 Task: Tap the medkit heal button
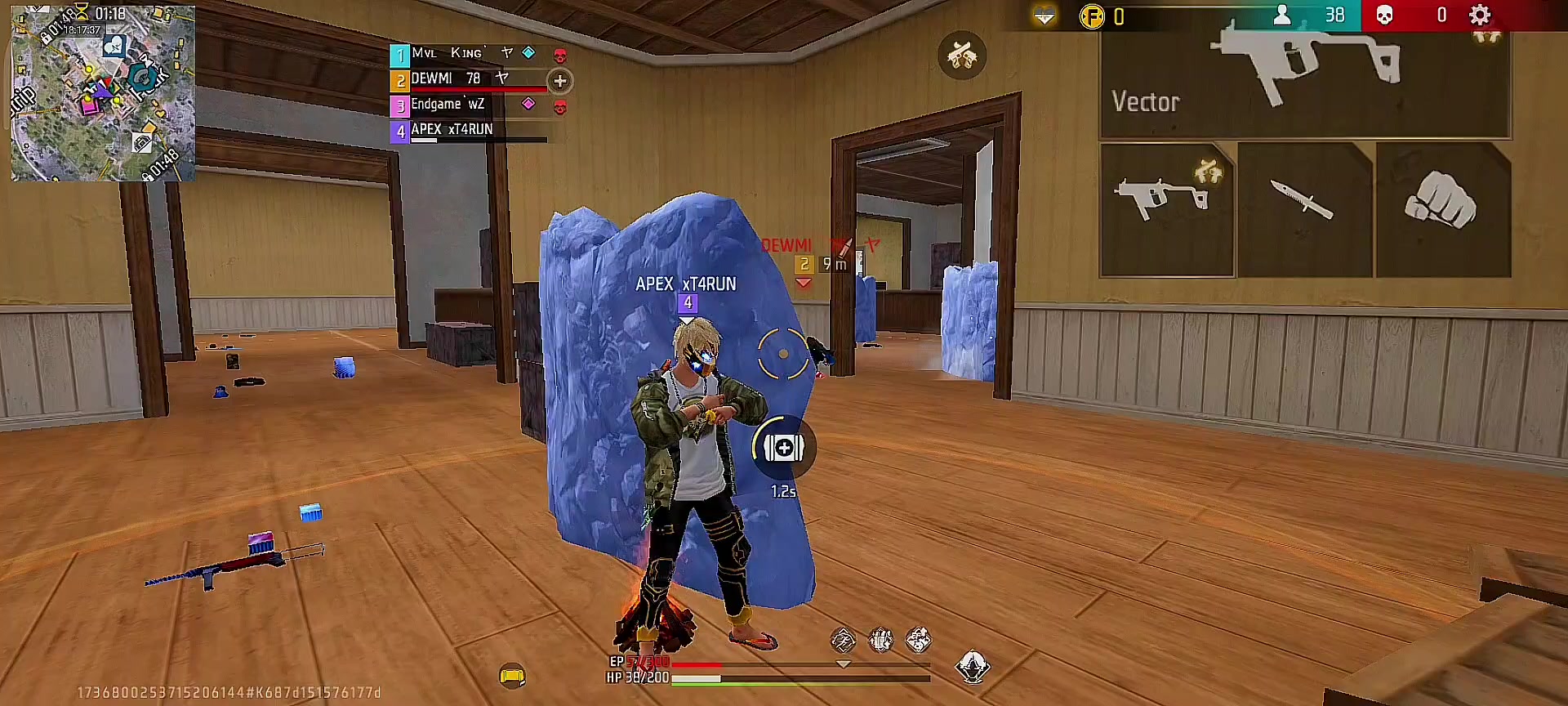783,448
